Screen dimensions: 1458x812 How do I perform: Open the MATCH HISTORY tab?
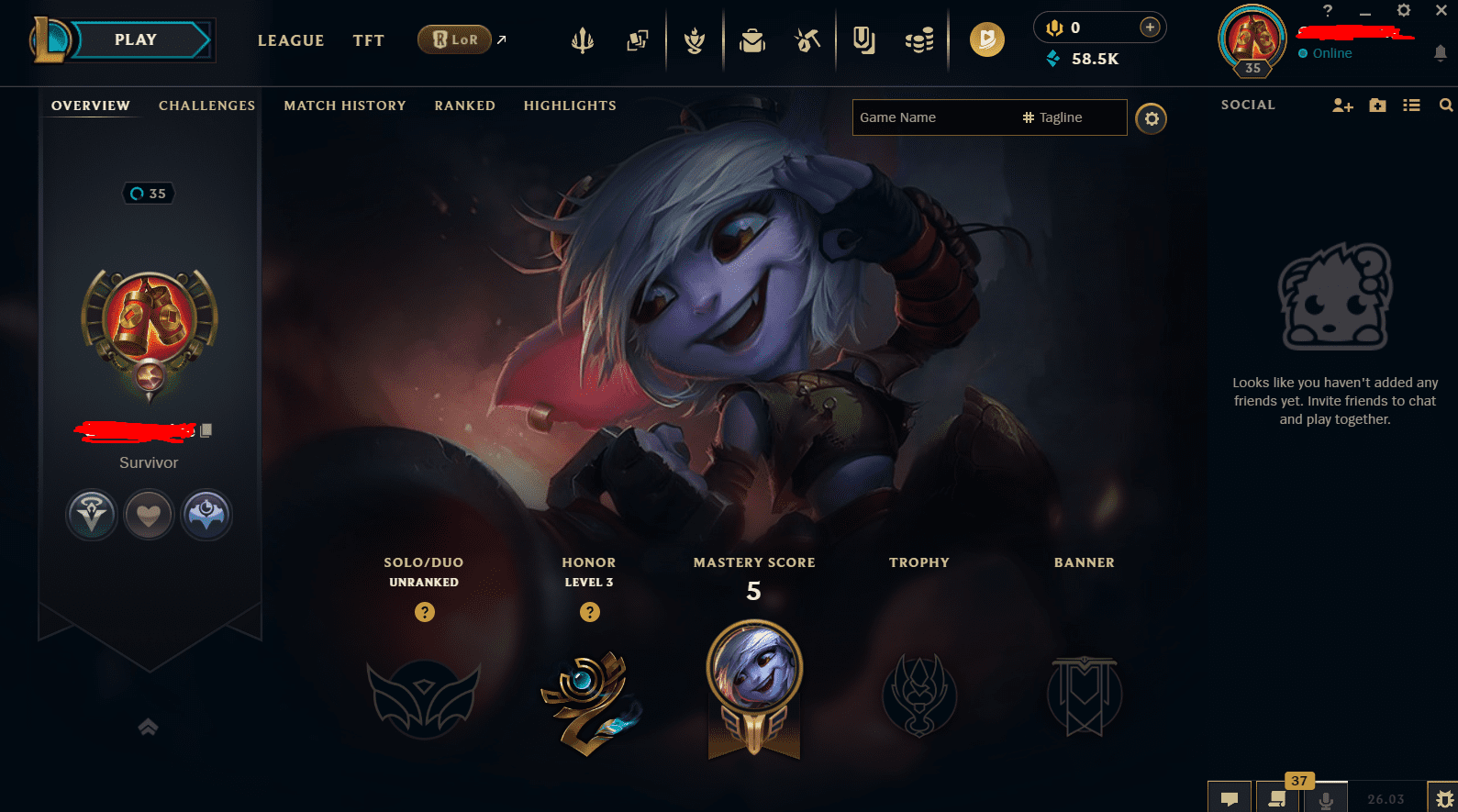pos(345,106)
